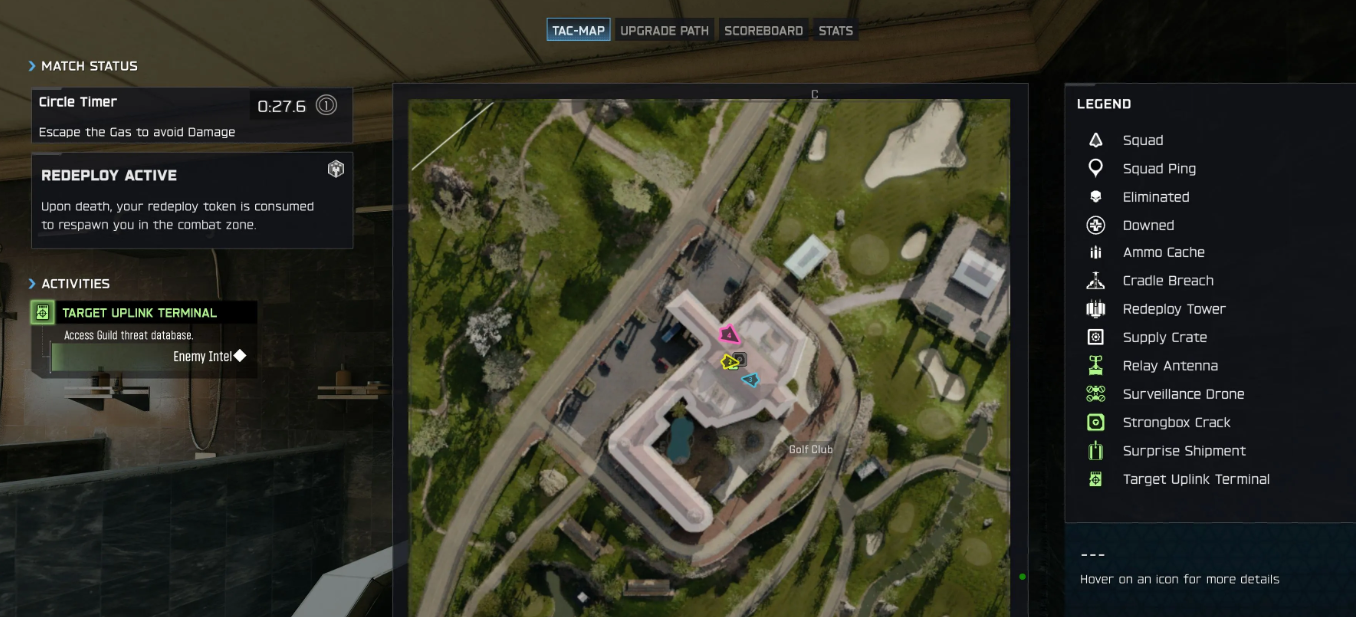Screen dimensions: 1356x617
Task: Switch to the TAC-MAP tab
Action: [x=579, y=30]
